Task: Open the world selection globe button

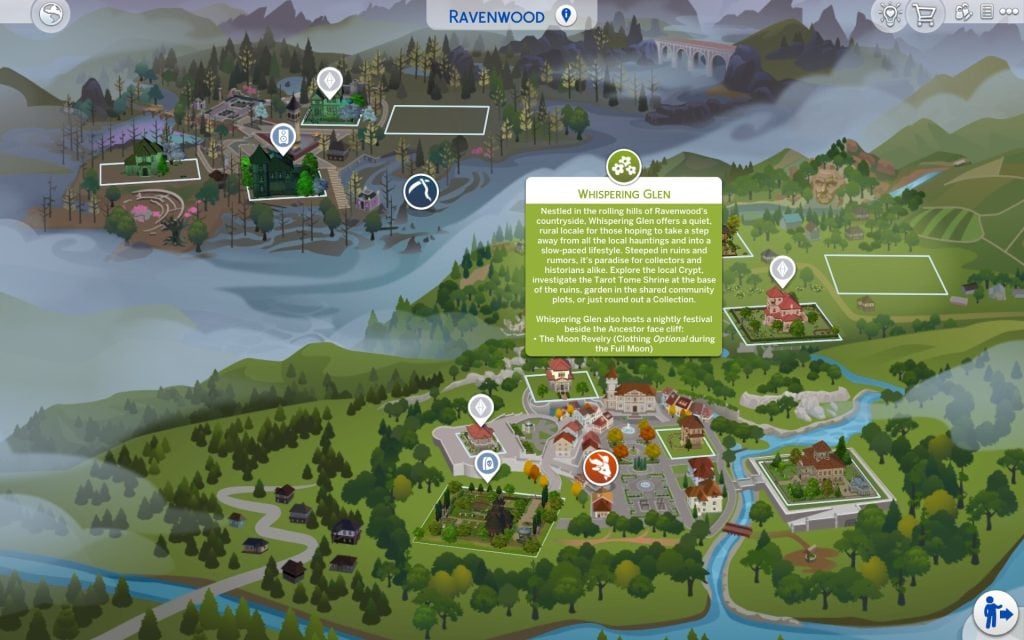Action: pyautogui.click(x=51, y=14)
